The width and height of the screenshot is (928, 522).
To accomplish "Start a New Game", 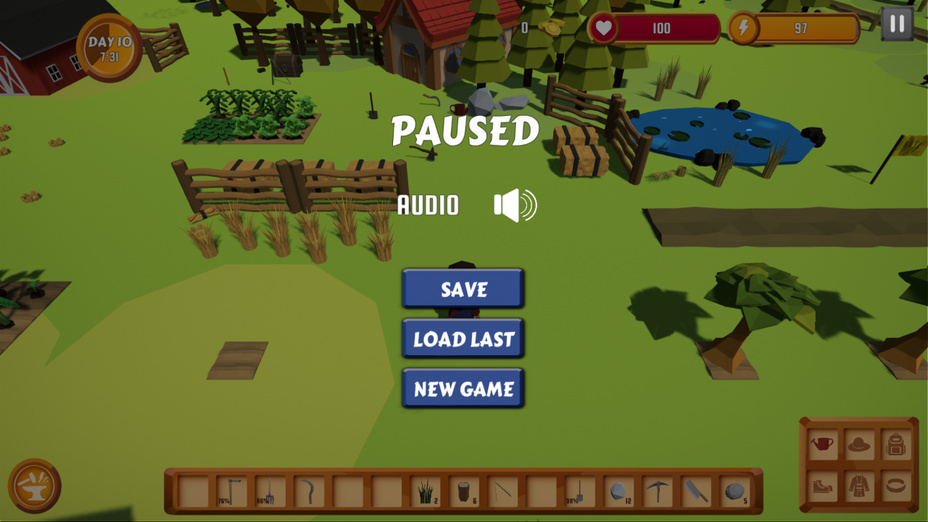I will (463, 389).
